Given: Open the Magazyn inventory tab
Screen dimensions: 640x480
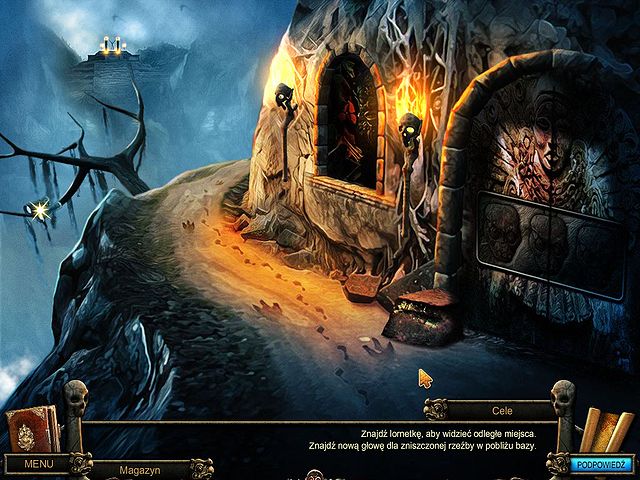Looking at the screenshot, I should click(140, 468).
